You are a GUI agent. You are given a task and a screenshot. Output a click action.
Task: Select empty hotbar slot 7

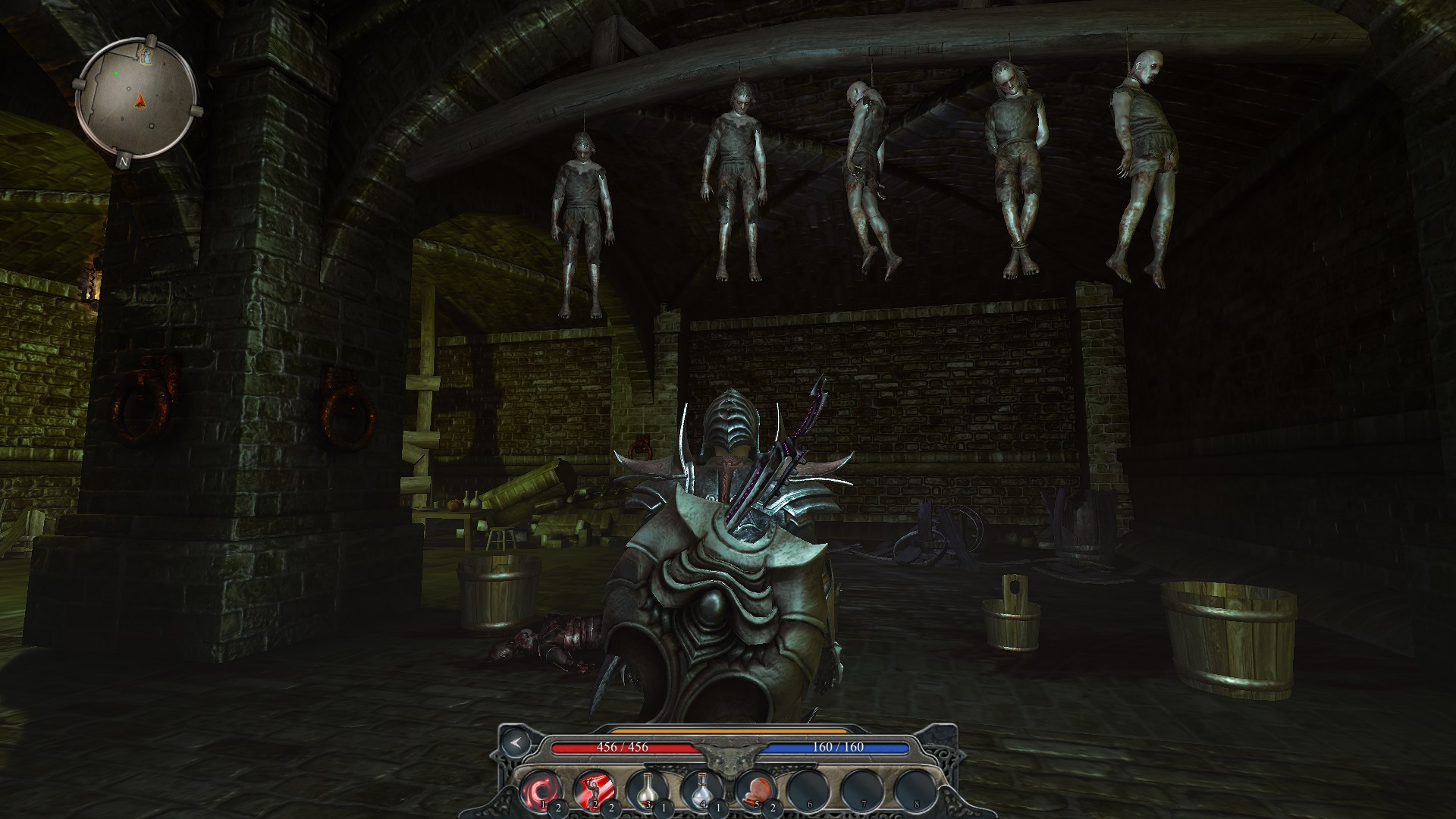[x=860, y=790]
